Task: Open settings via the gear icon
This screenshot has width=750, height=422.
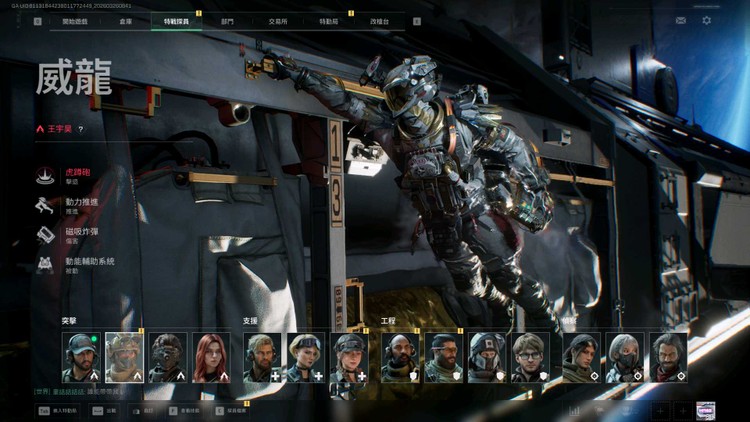Action: pos(707,20)
